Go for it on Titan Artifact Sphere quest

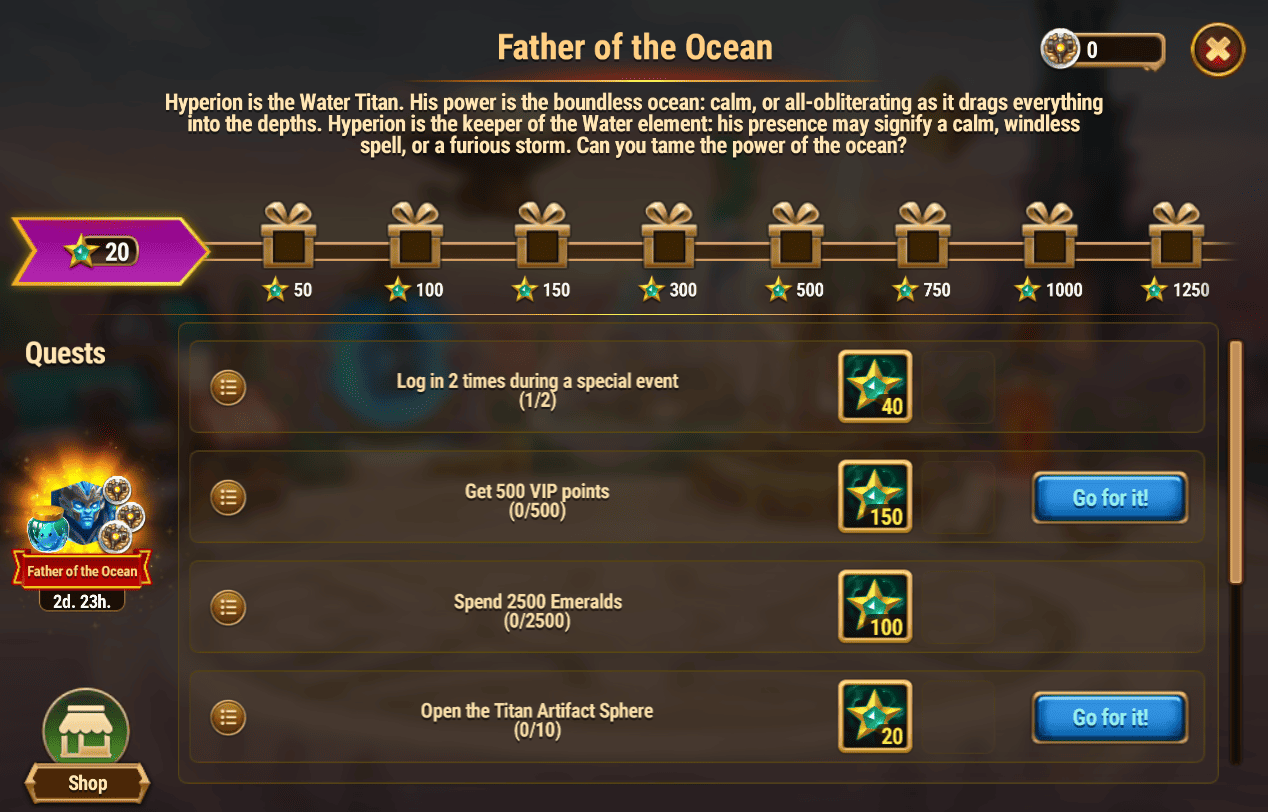click(x=1109, y=718)
